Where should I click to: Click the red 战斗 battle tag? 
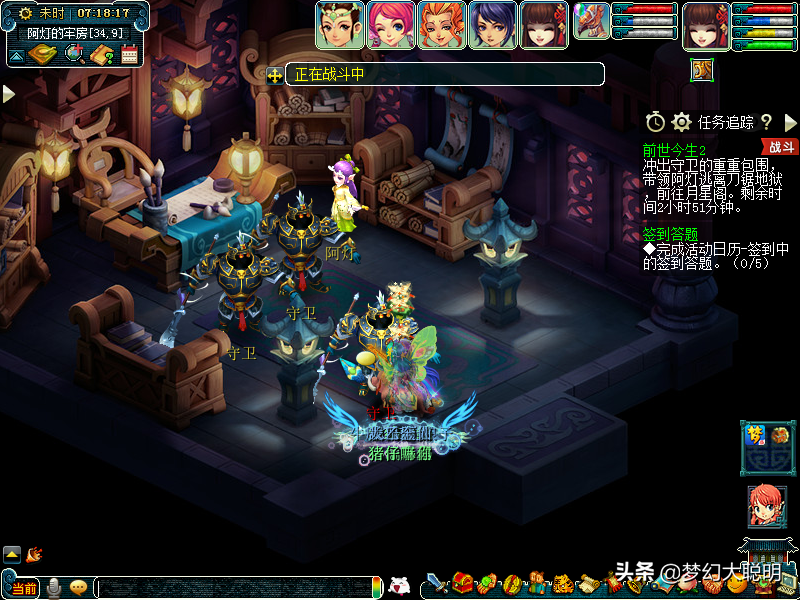tap(783, 147)
